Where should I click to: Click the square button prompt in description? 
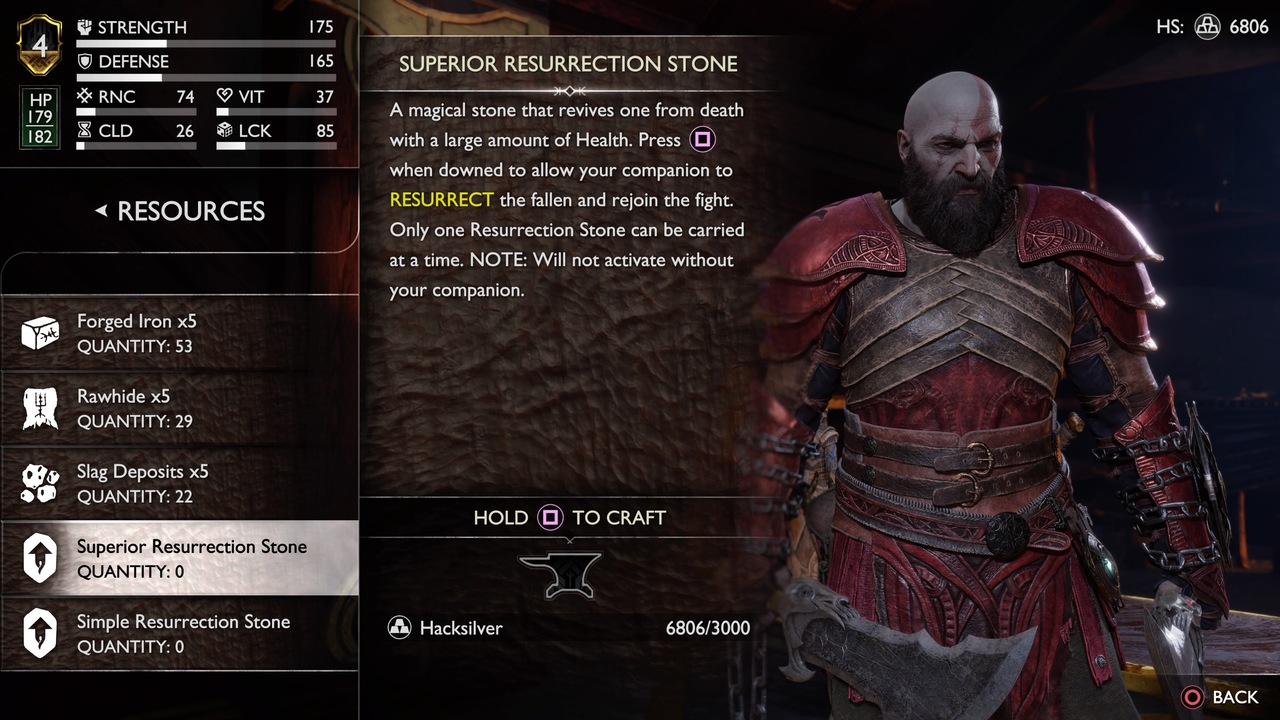point(702,139)
